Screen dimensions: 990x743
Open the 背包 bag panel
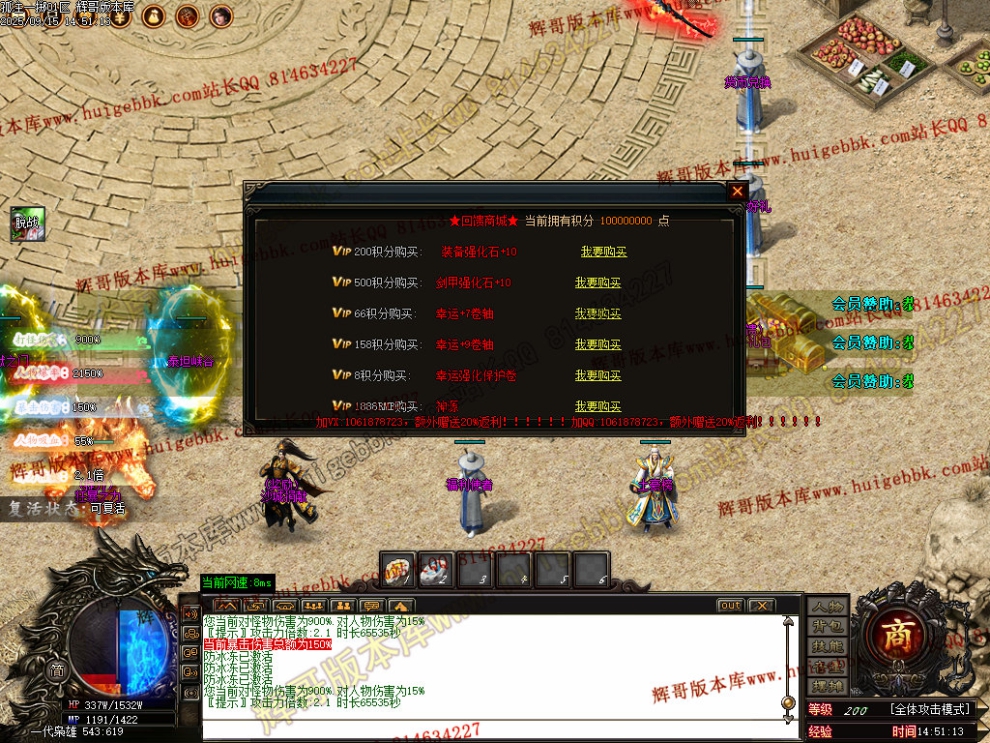[827, 627]
